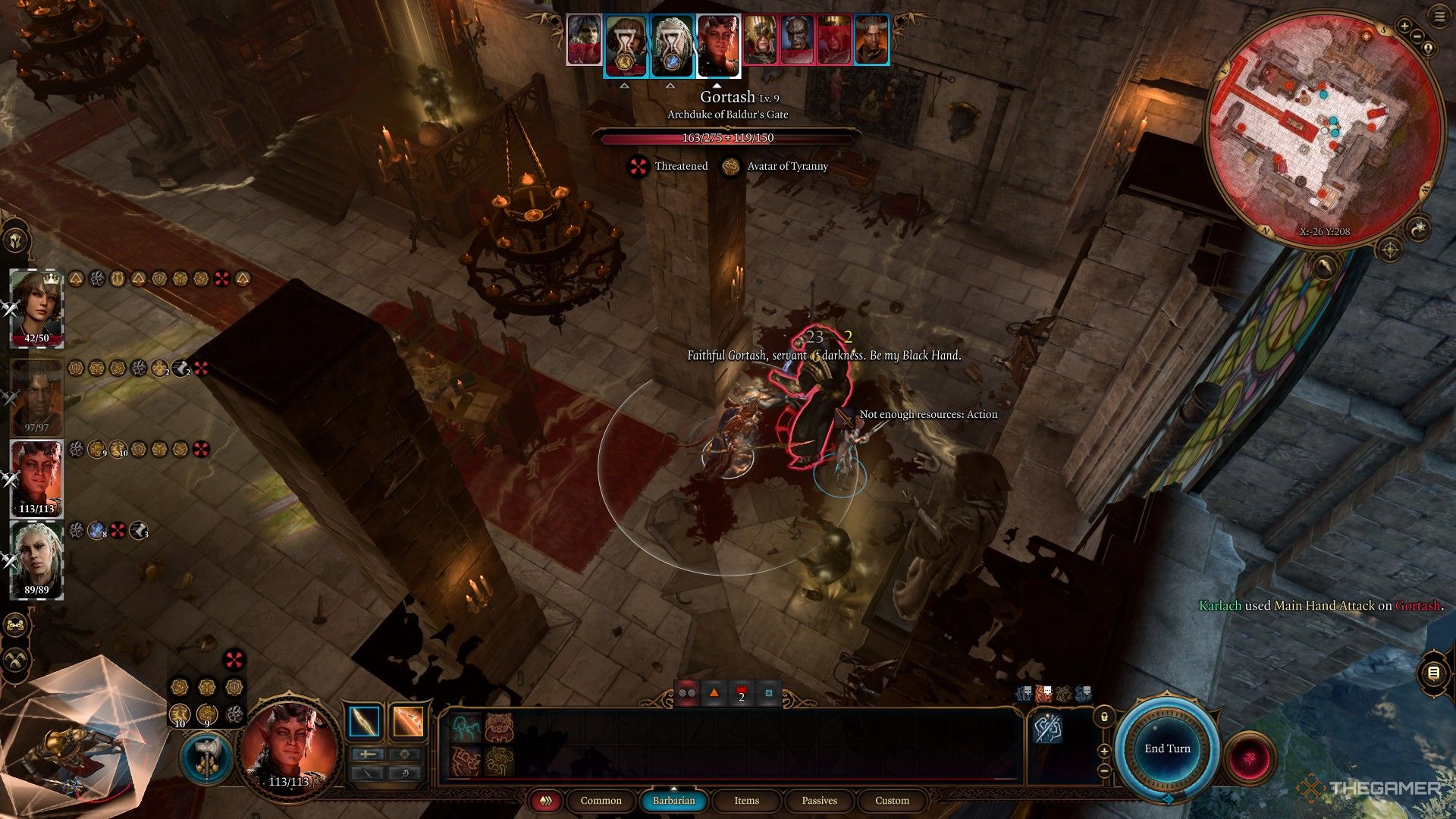End the current turn

tap(1167, 748)
